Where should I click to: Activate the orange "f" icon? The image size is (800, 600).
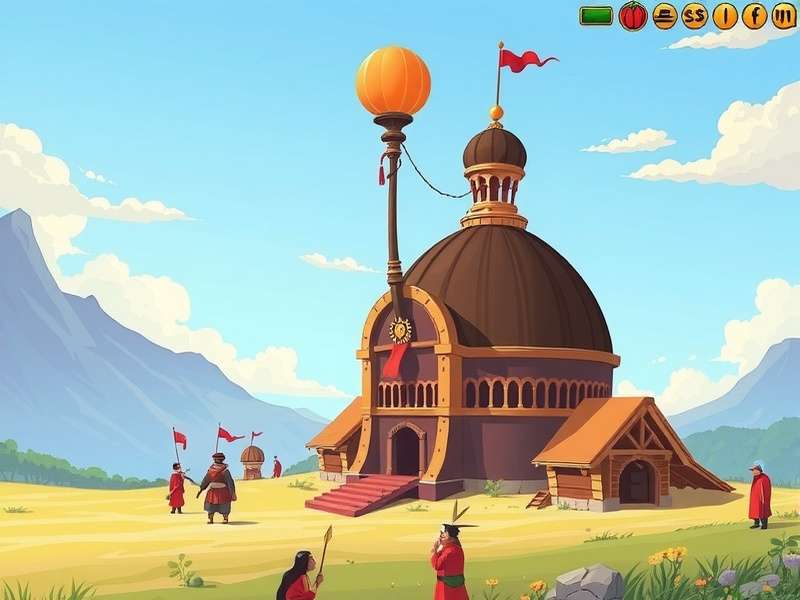coord(754,16)
